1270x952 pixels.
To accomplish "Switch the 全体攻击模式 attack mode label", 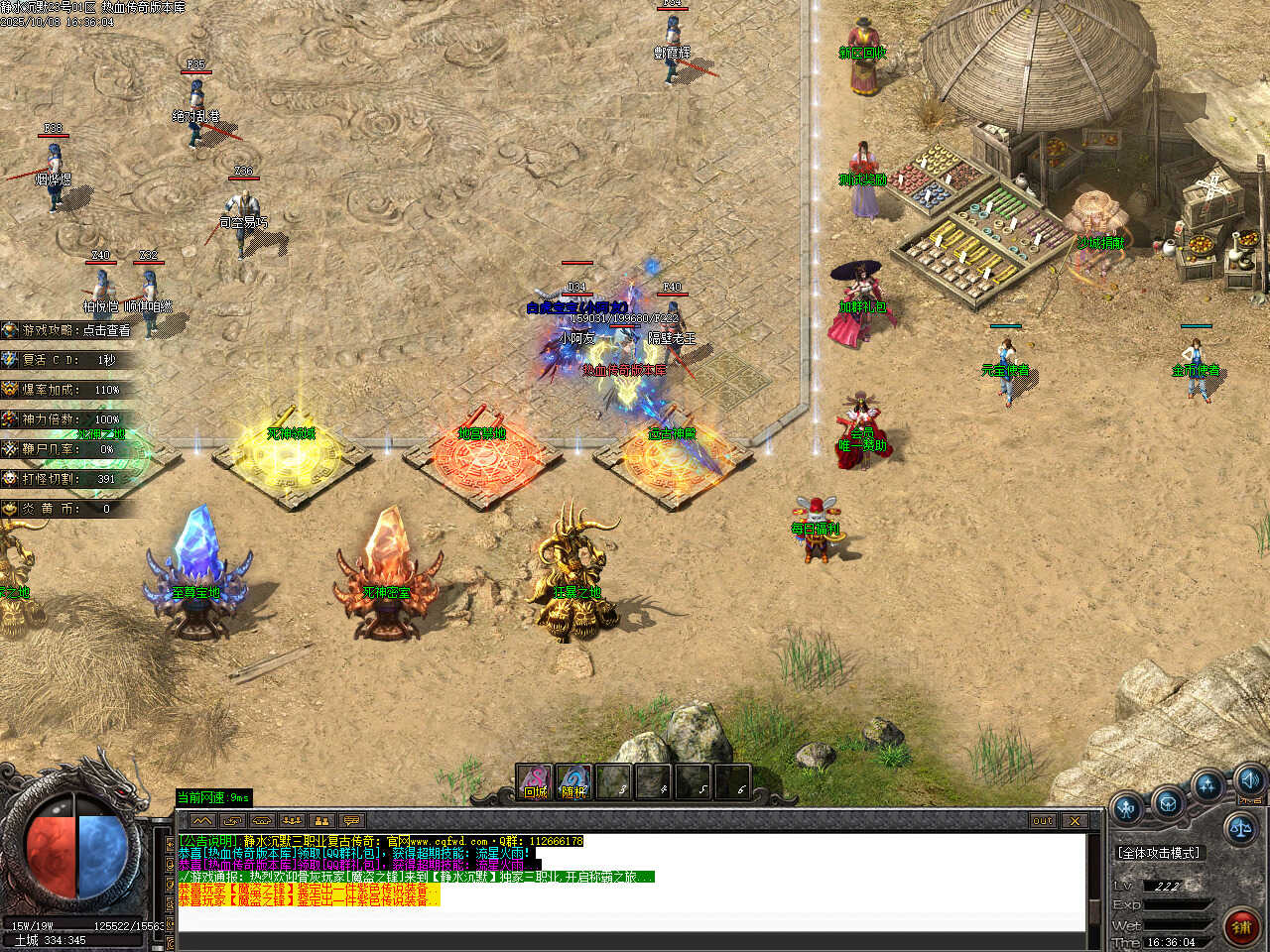I will click(x=1158, y=853).
